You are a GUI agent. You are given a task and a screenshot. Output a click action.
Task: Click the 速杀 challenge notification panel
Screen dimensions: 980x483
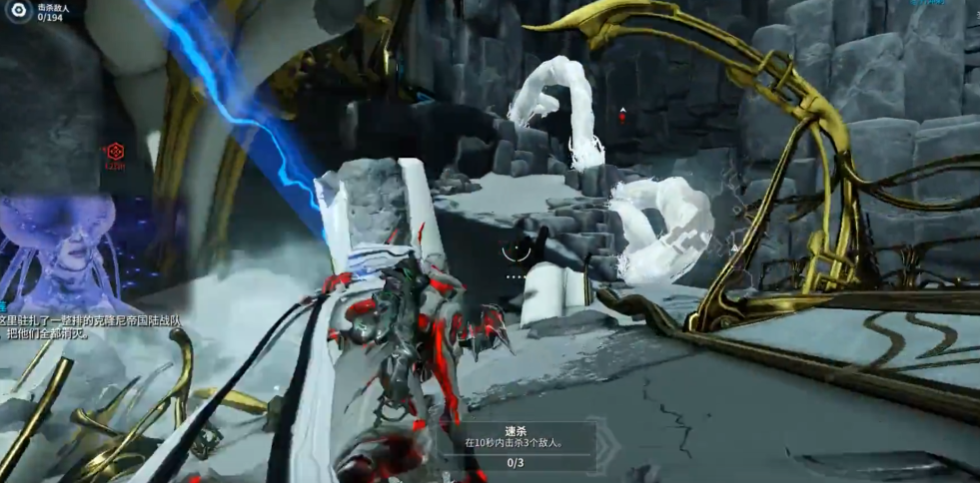coord(516,445)
